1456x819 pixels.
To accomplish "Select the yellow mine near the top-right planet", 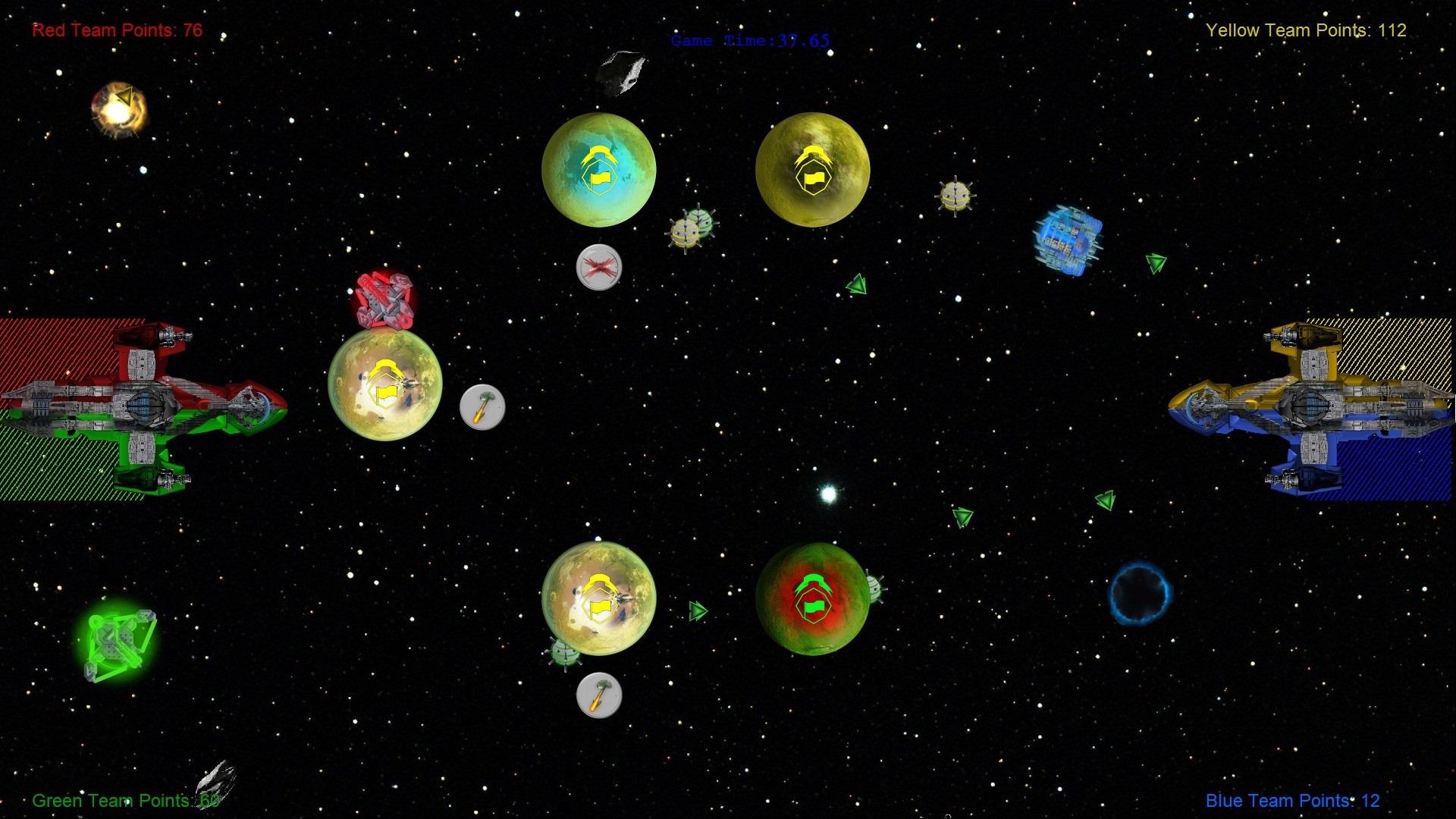I will [x=955, y=196].
